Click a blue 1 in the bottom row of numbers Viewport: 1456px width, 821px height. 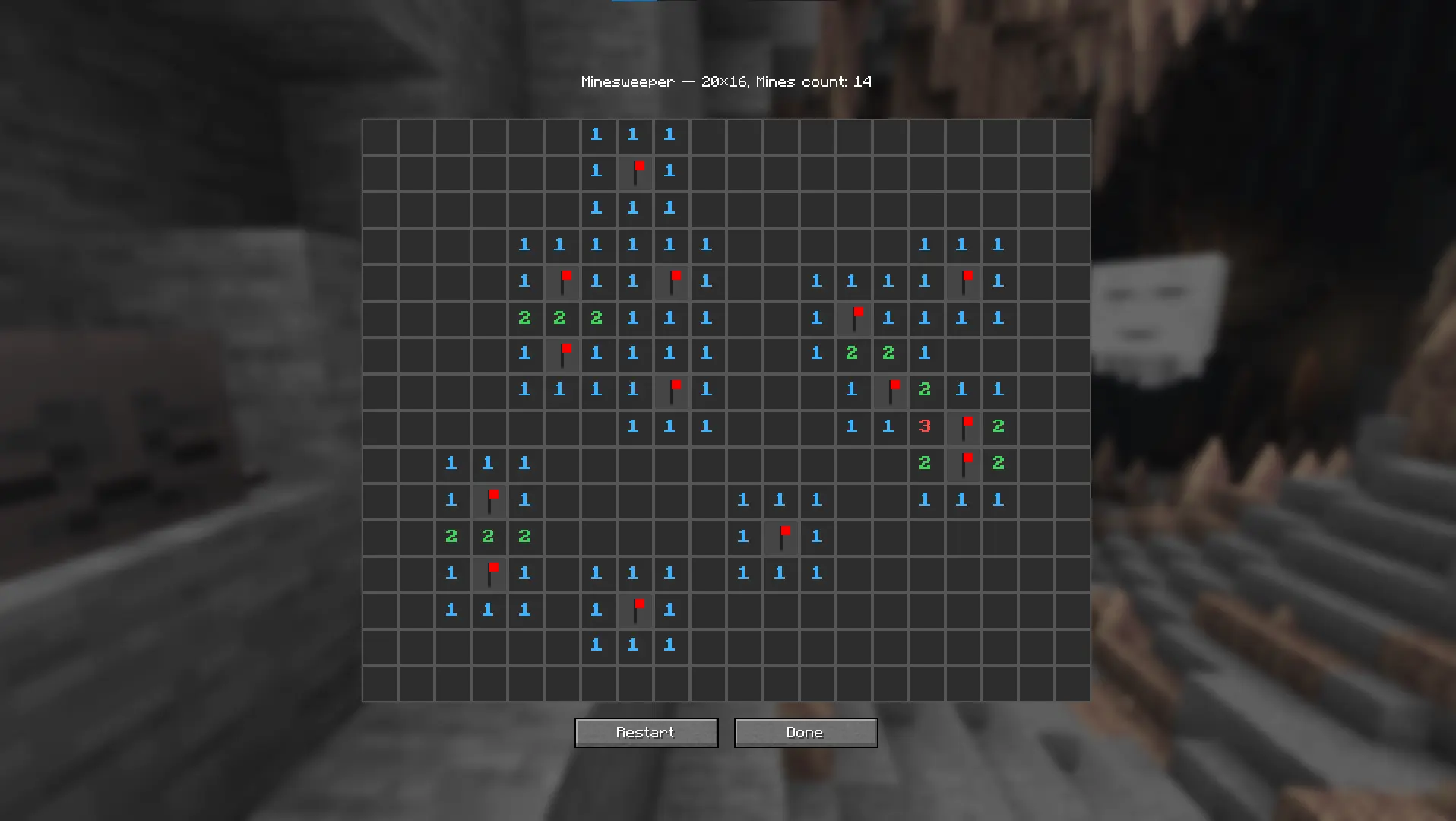pyautogui.click(x=633, y=645)
